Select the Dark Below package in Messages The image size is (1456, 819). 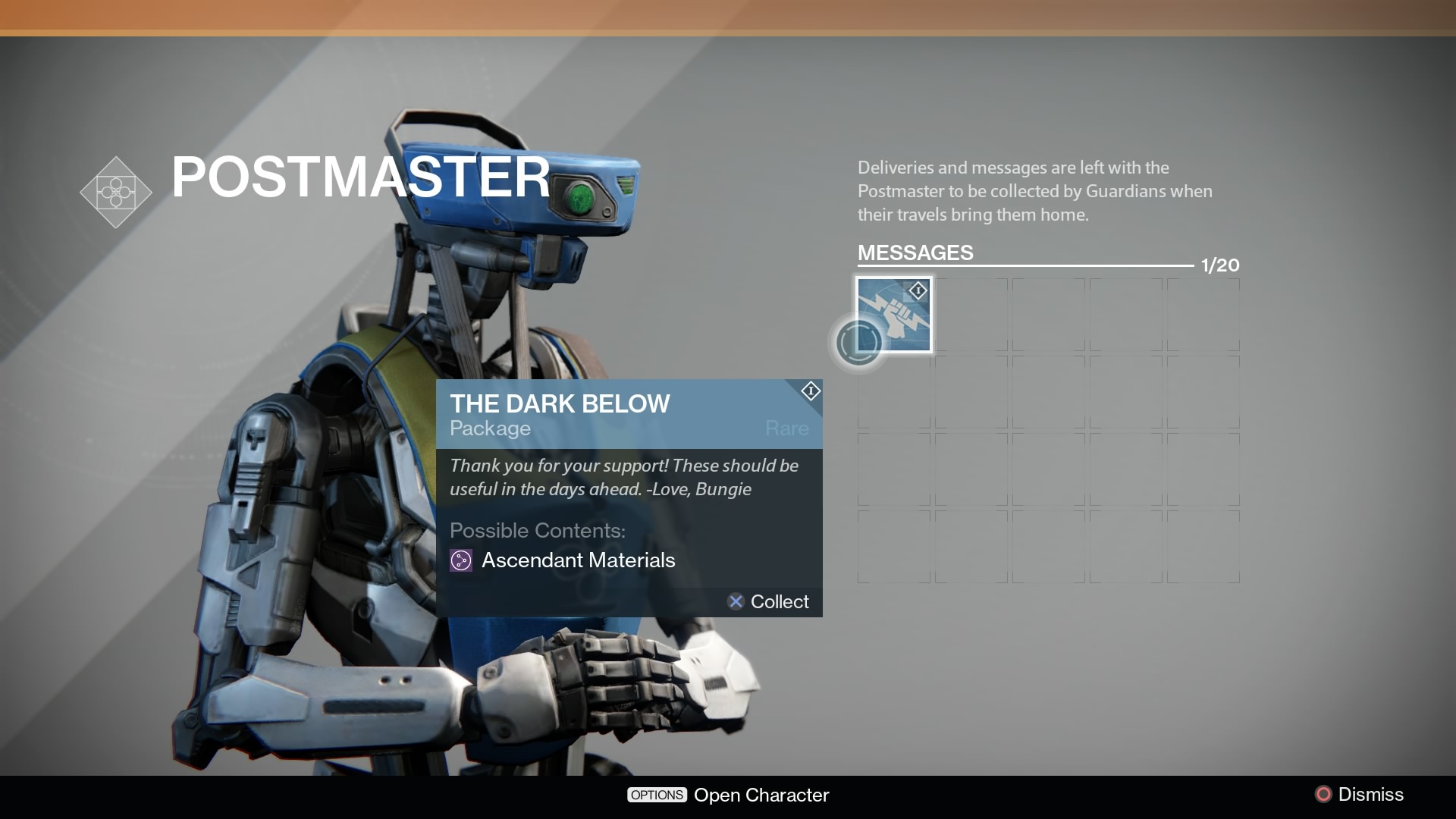pyautogui.click(x=894, y=315)
